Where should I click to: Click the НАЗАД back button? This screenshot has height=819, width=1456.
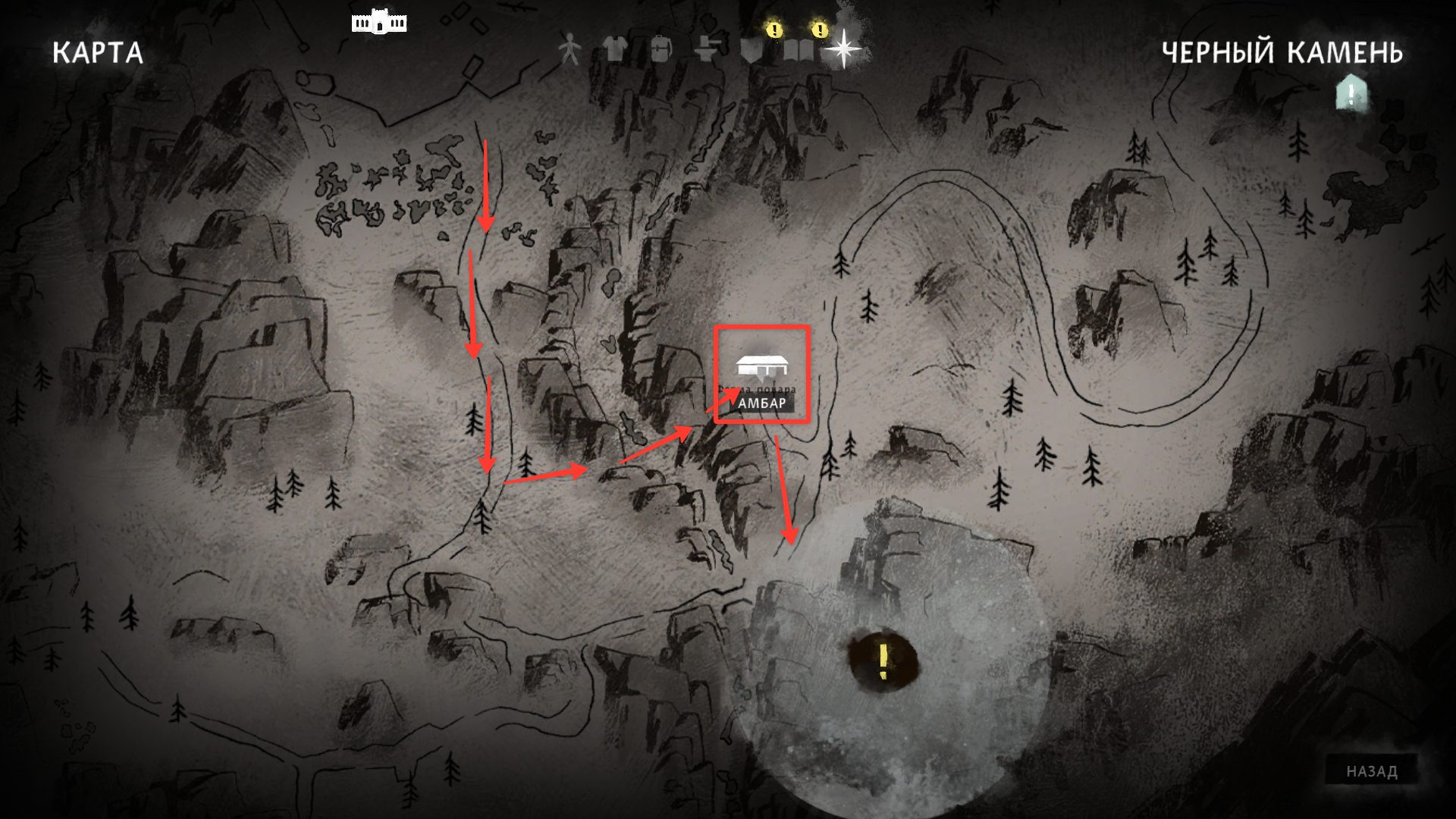[x=1372, y=772]
